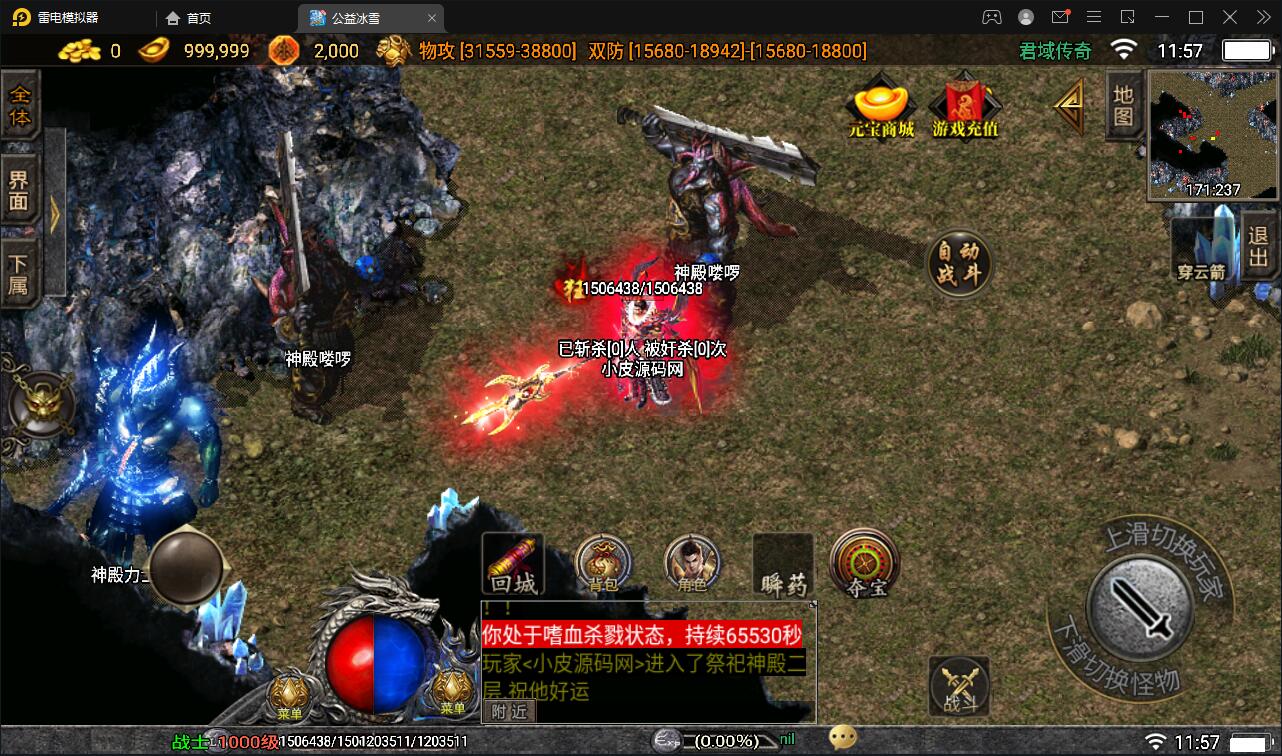Open the 地图 map button
Screen dimensions: 1282x756
pos(1124,105)
